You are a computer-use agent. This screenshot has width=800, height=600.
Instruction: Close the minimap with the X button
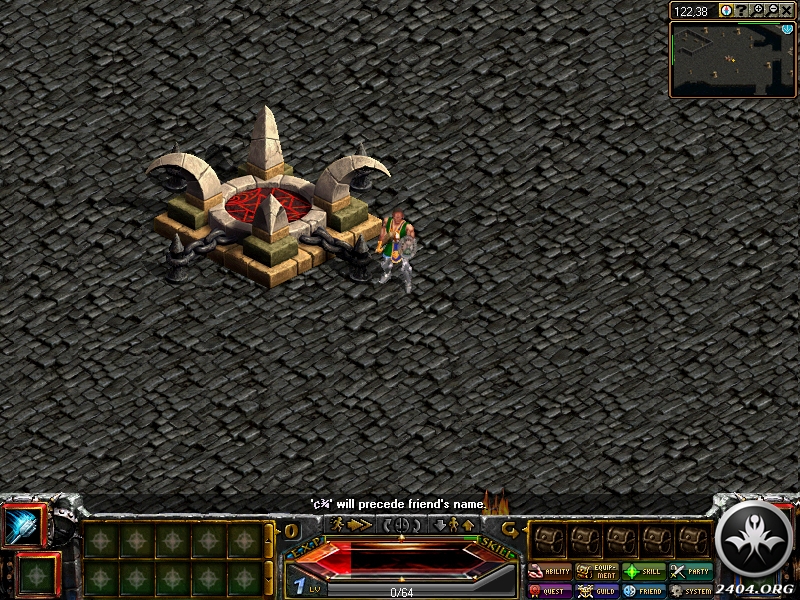coord(787,10)
